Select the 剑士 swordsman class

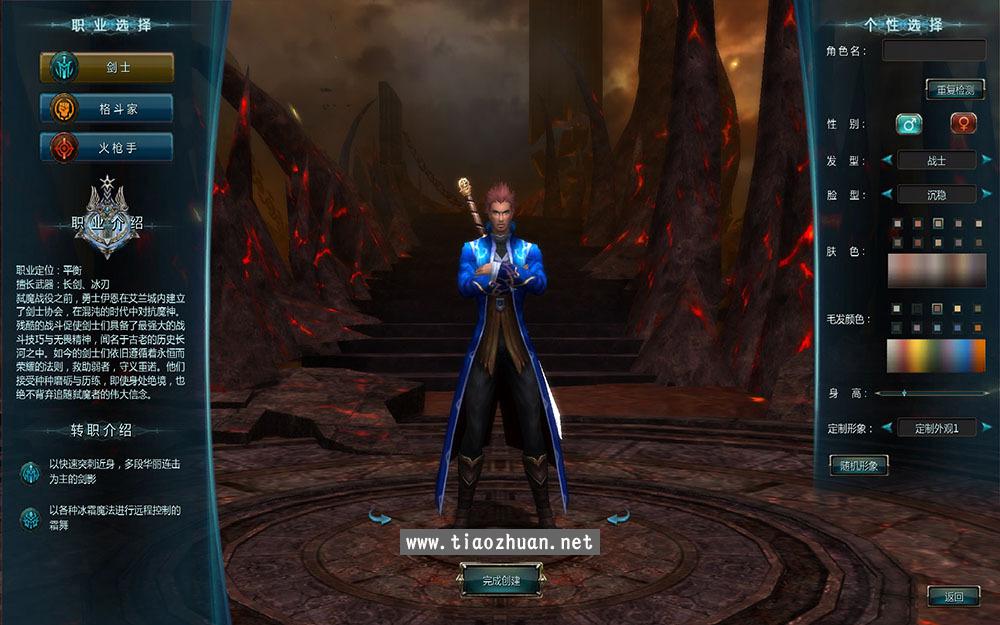pyautogui.click(x=106, y=68)
